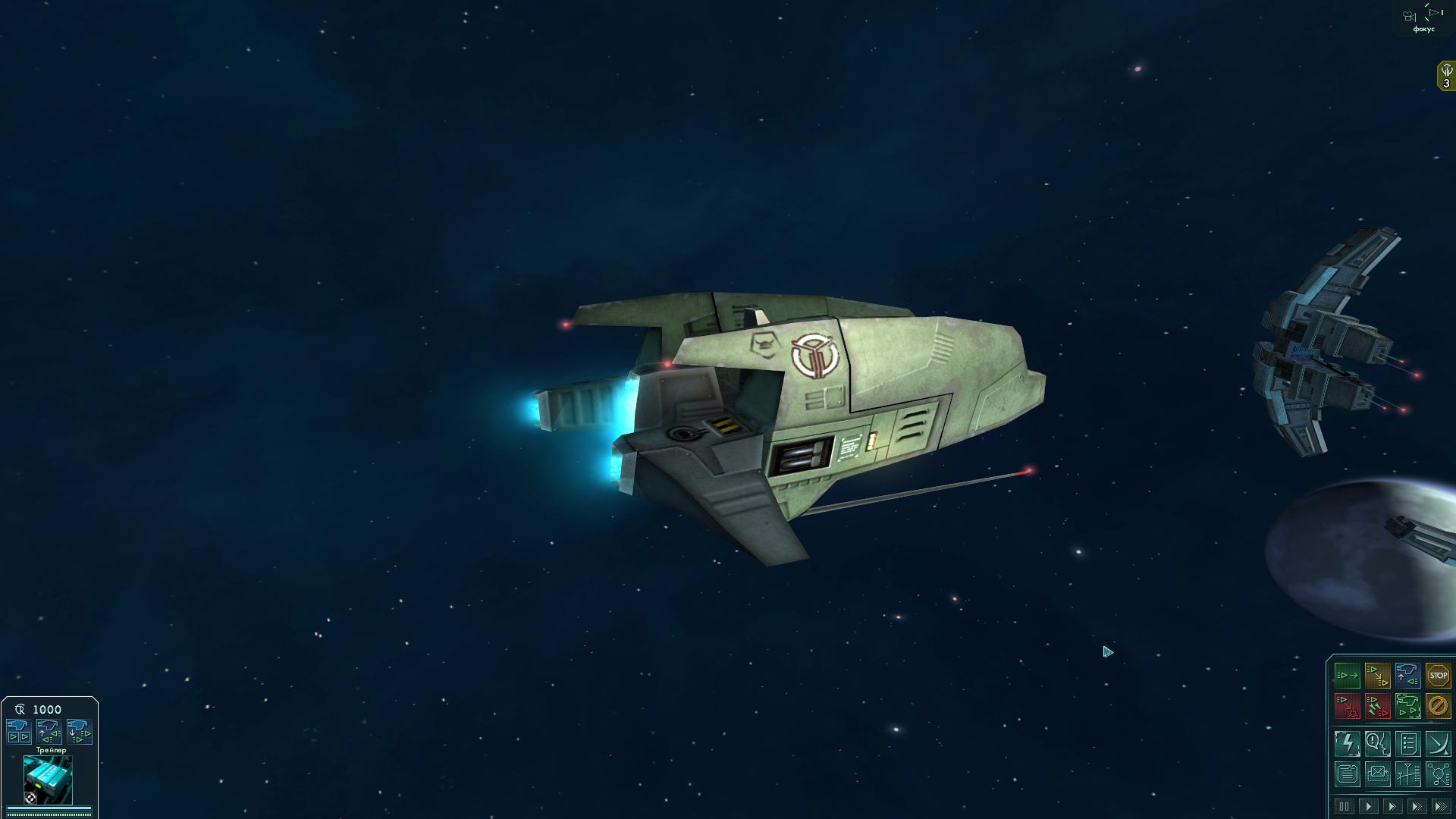The height and width of the screenshot is (819, 1456).
Task: Open the checklist objectives panel
Action: (1407, 744)
